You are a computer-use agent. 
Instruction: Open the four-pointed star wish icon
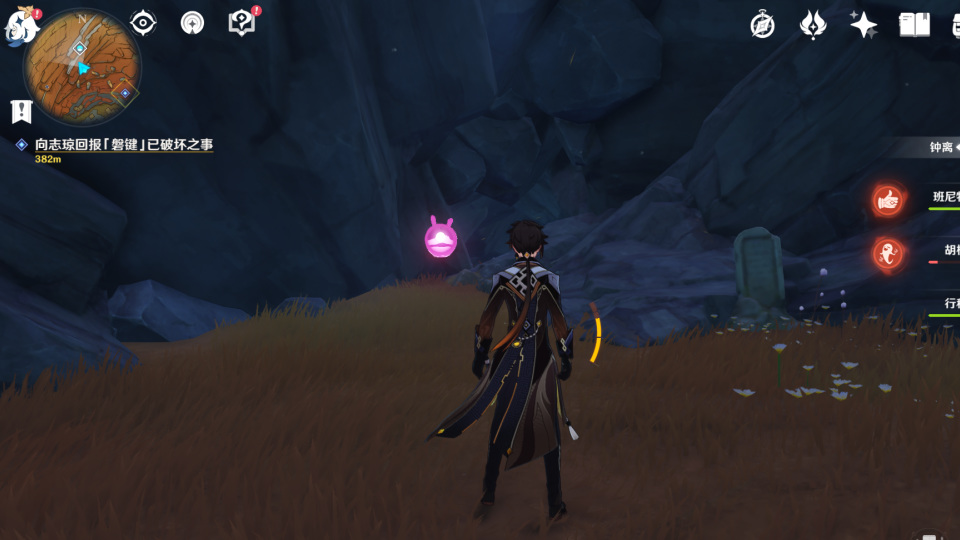pyautogui.click(x=863, y=25)
